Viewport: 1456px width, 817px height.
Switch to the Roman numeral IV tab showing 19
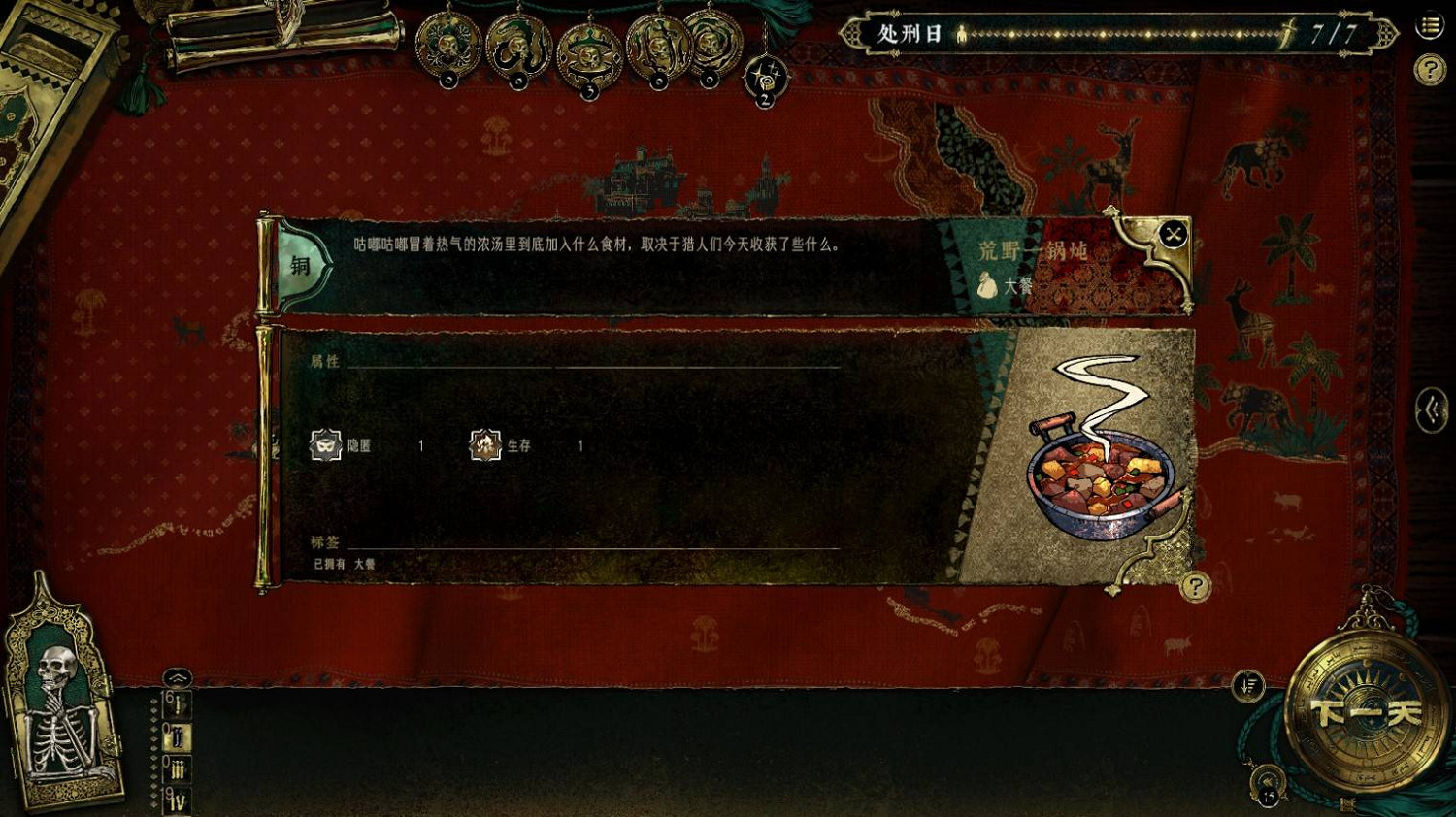176,801
